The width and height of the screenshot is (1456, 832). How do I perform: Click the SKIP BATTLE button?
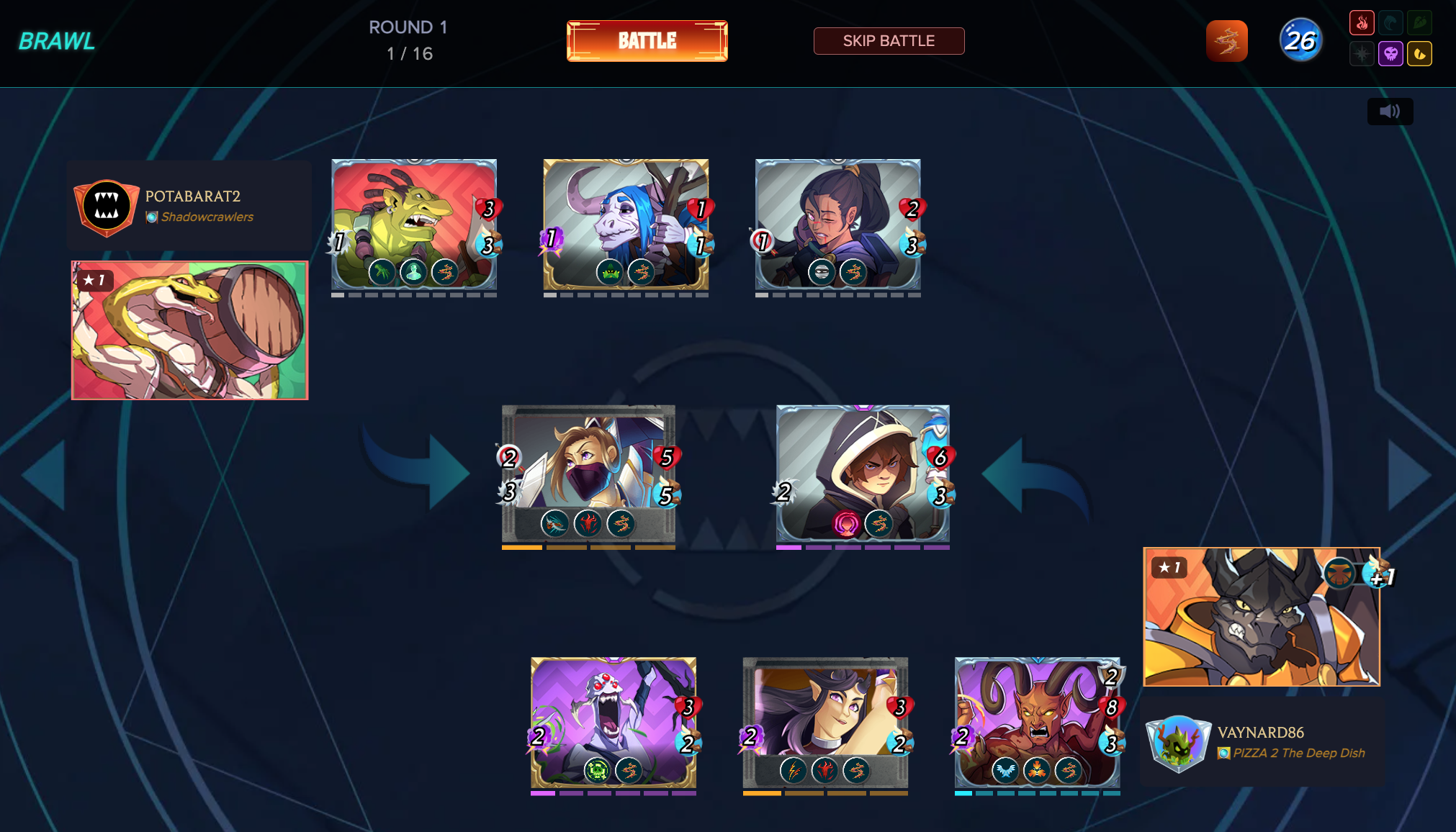tap(889, 41)
